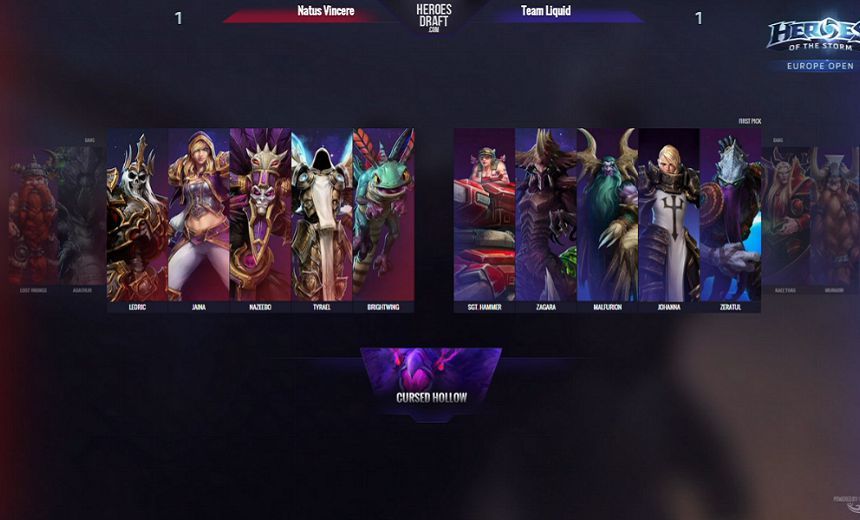Click the Heroes of the Storm logo
Image resolution: width=860 pixels, height=520 pixels.
[x=811, y=40]
